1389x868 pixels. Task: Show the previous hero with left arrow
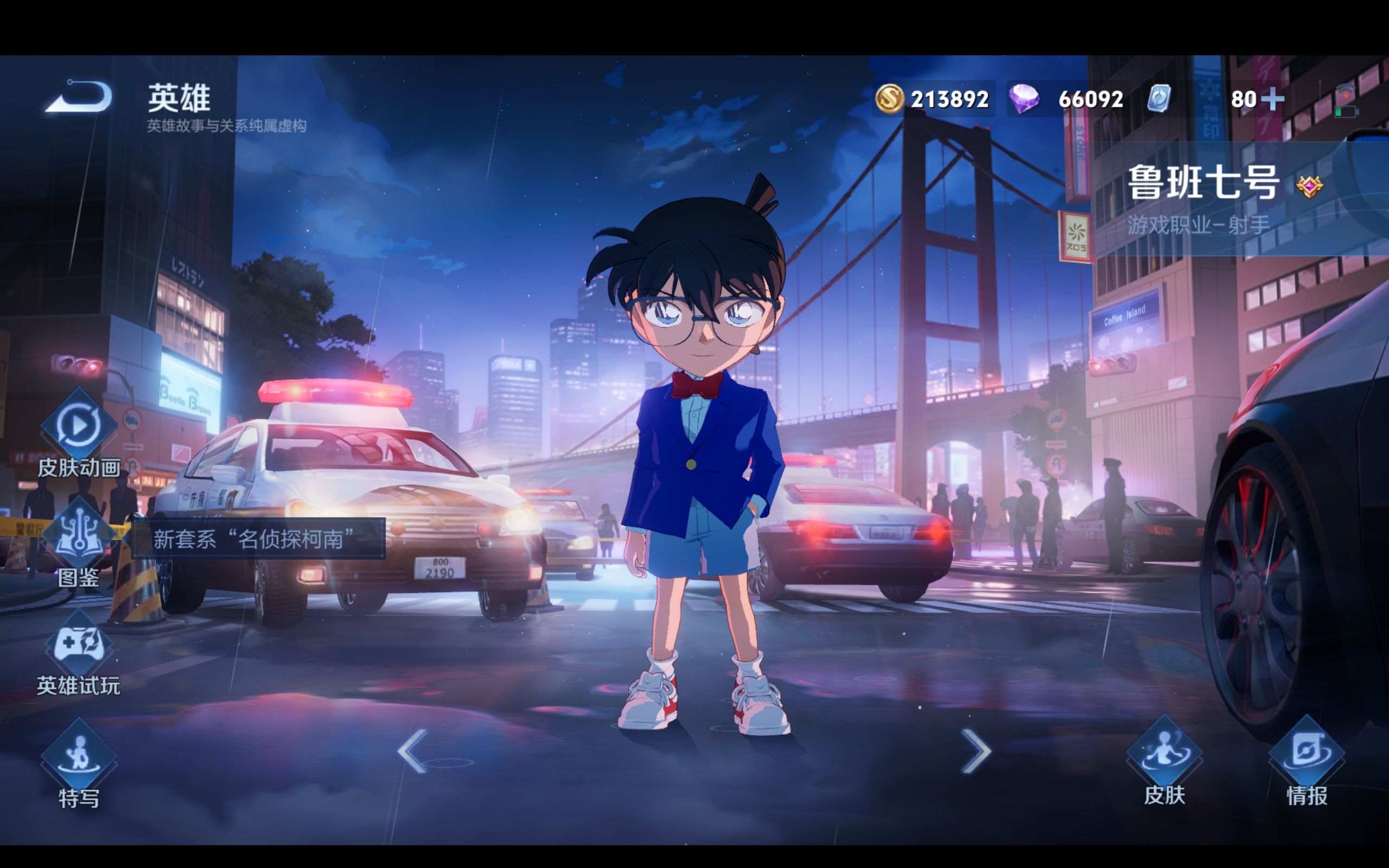(412, 751)
